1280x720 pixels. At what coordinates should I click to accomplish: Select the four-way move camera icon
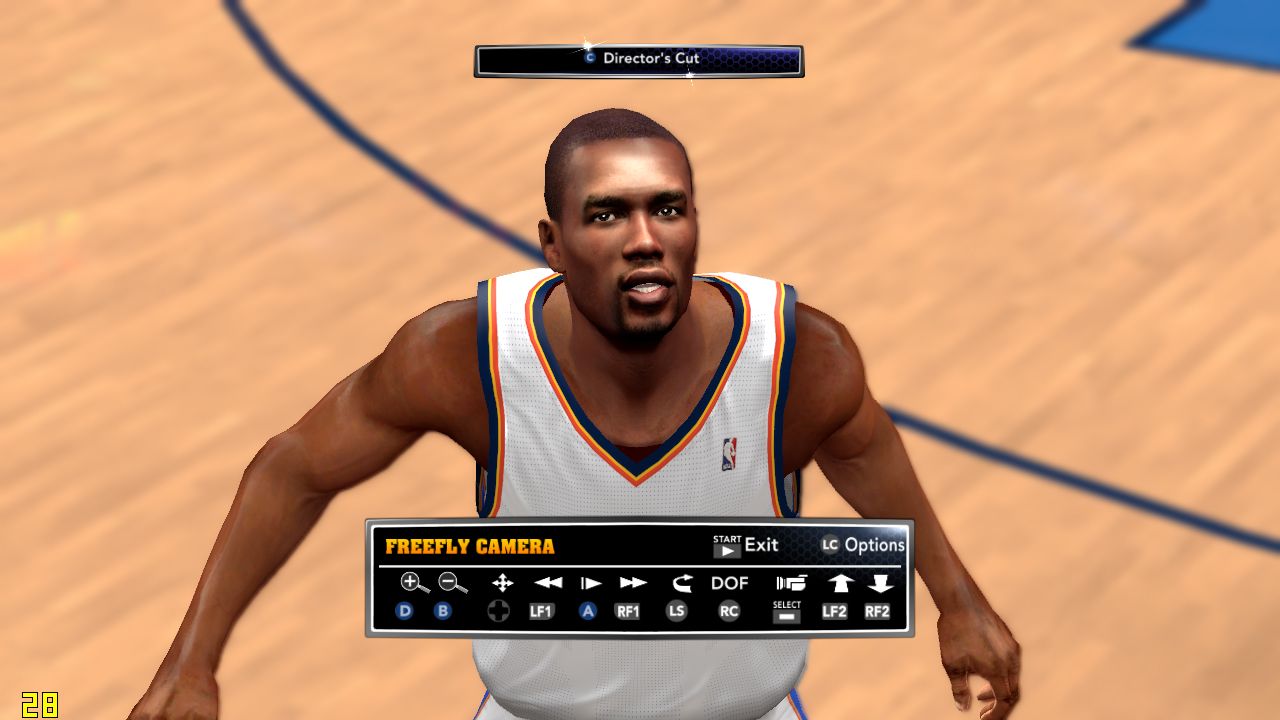502,582
